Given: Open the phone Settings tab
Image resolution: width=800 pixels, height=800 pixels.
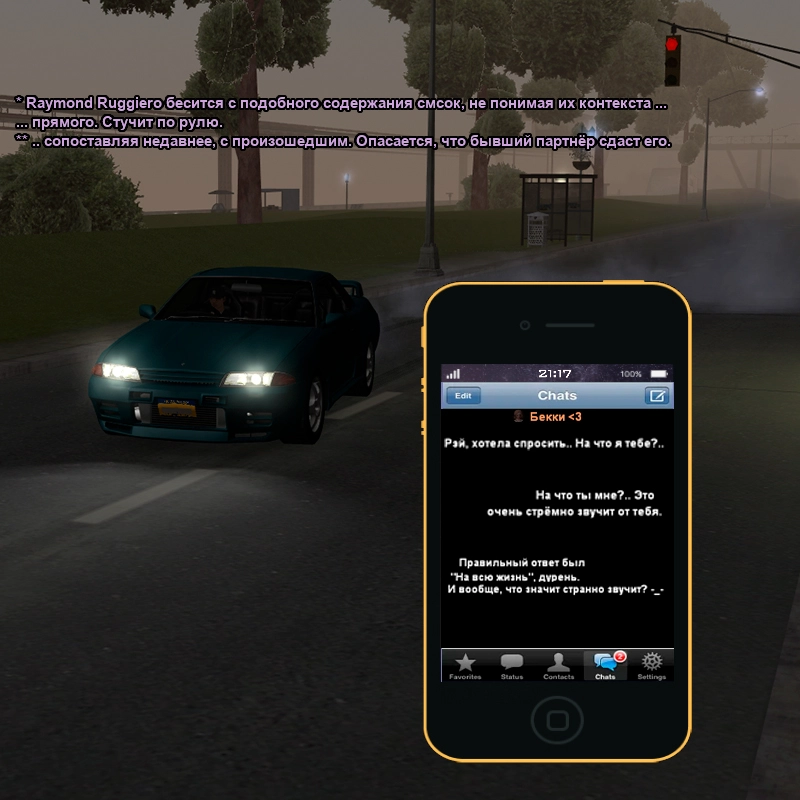Looking at the screenshot, I should pyautogui.click(x=652, y=665).
